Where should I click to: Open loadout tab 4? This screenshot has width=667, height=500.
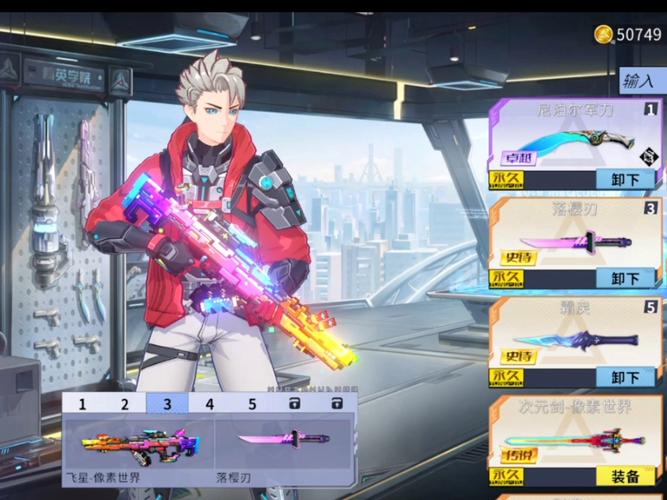[x=210, y=404]
